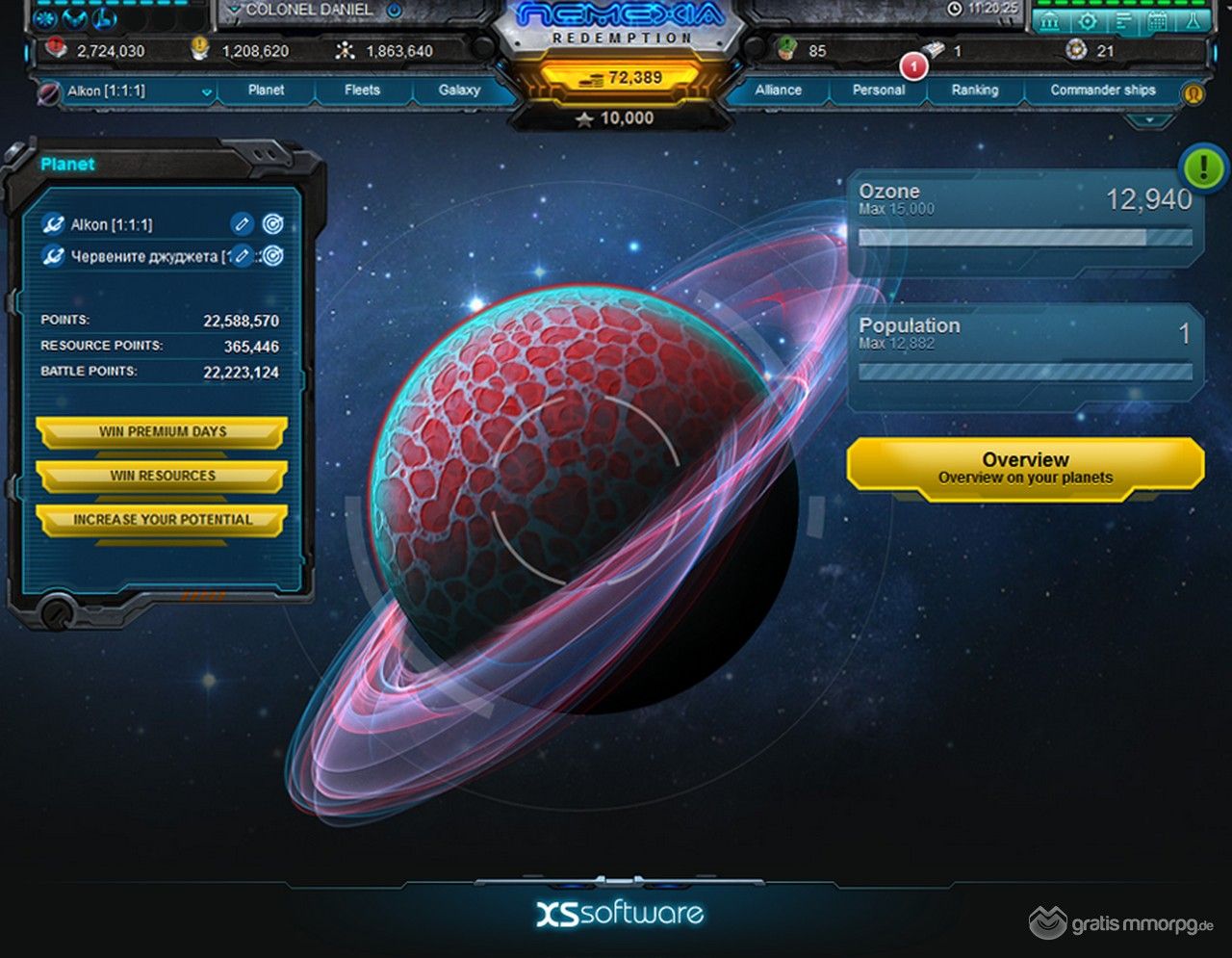
Task: Select the Win Resources button
Action: point(162,476)
